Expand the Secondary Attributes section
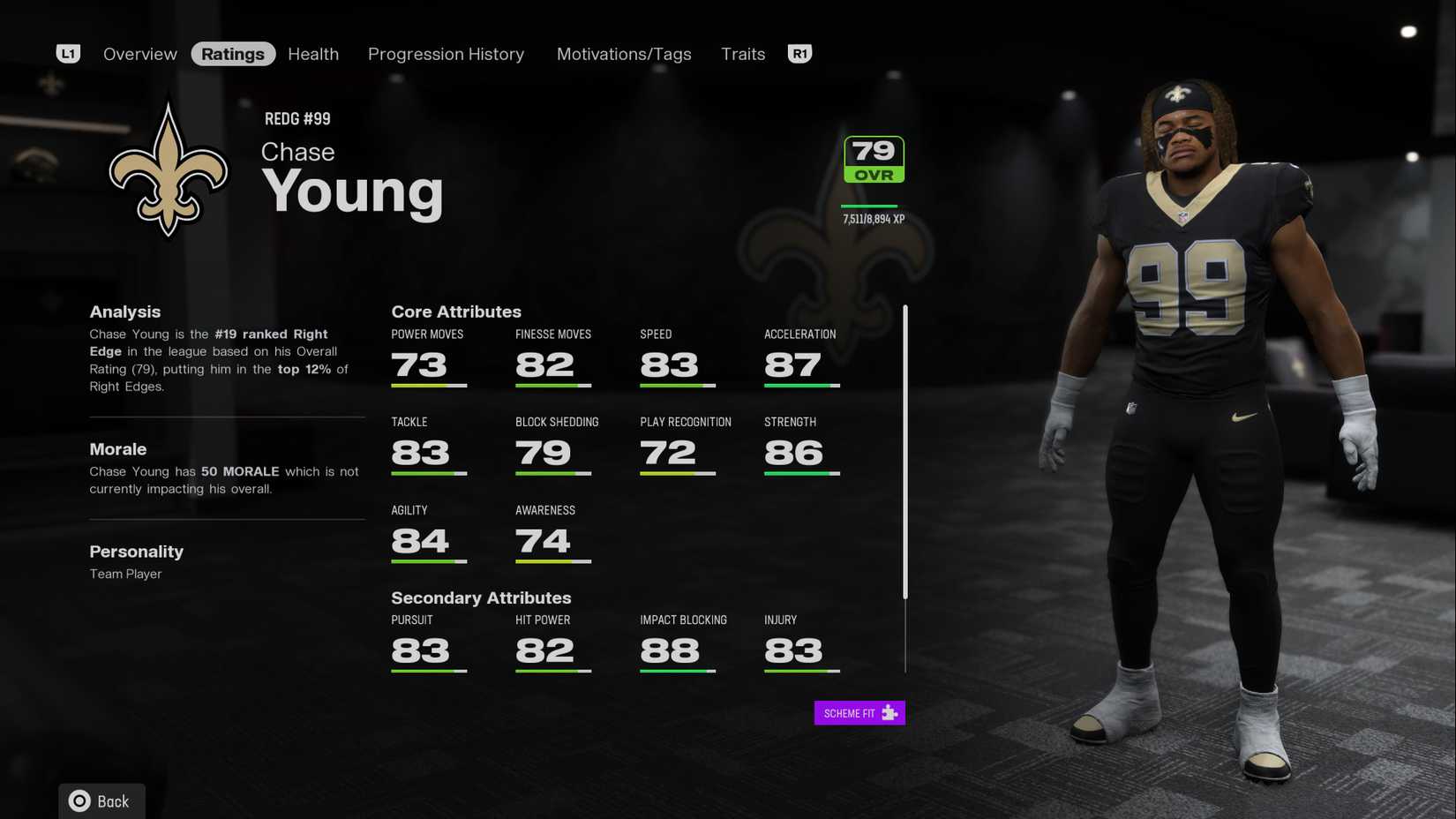Screen dimensions: 1456x819 pyautogui.click(x=481, y=597)
